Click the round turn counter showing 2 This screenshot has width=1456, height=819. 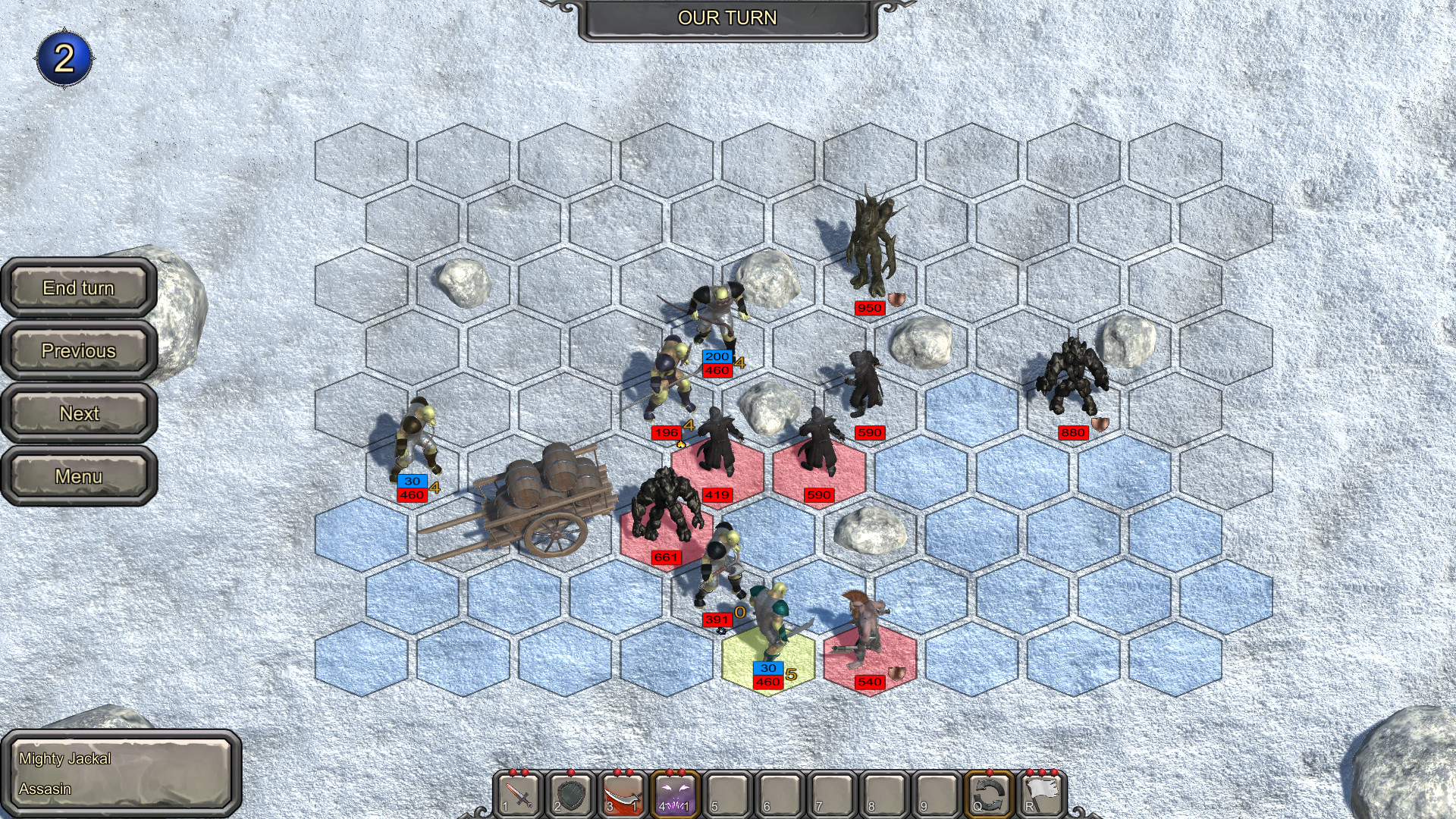click(x=64, y=57)
